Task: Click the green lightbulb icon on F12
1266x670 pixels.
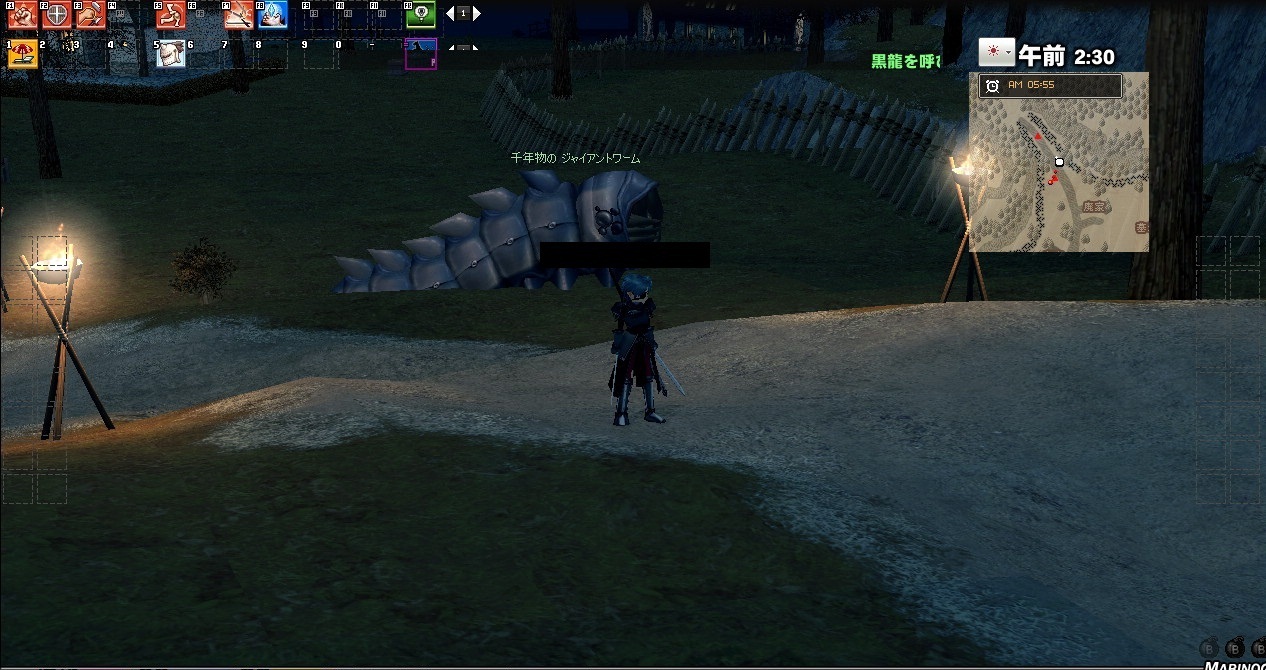Action: 421,15
